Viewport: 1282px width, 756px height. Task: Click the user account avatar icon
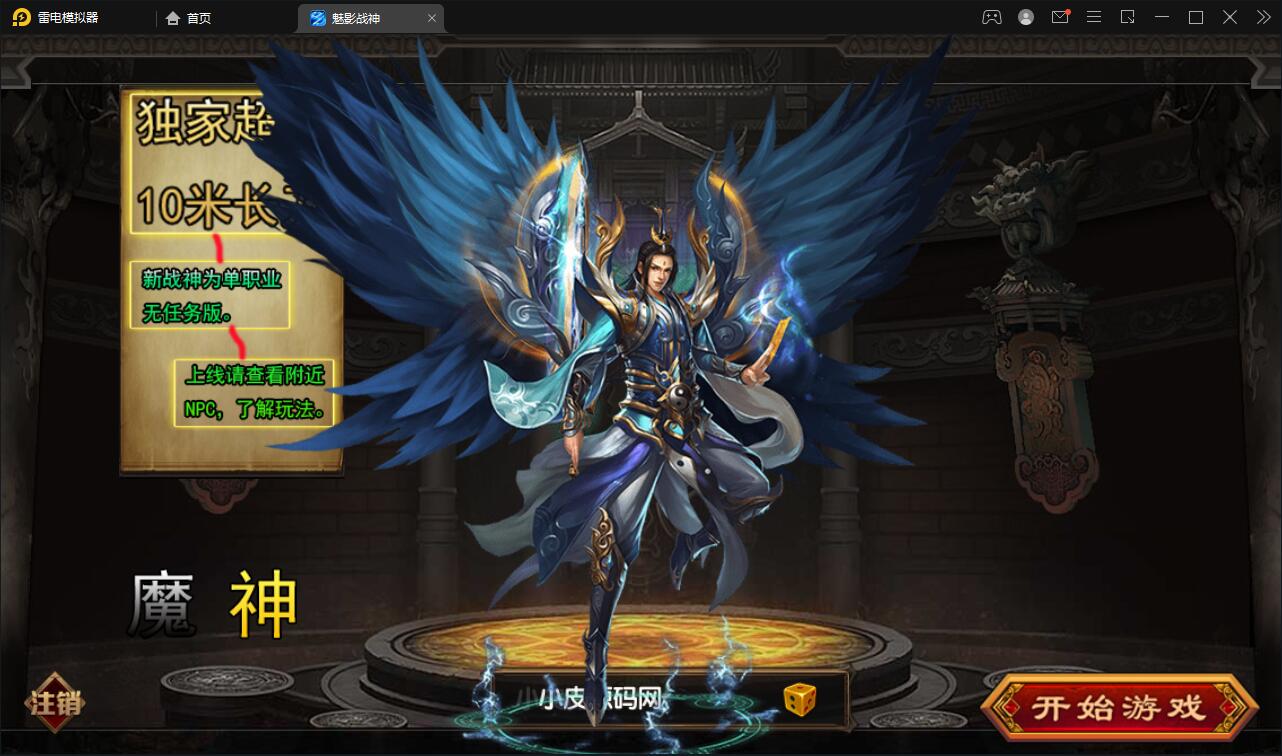pyautogui.click(x=1026, y=17)
